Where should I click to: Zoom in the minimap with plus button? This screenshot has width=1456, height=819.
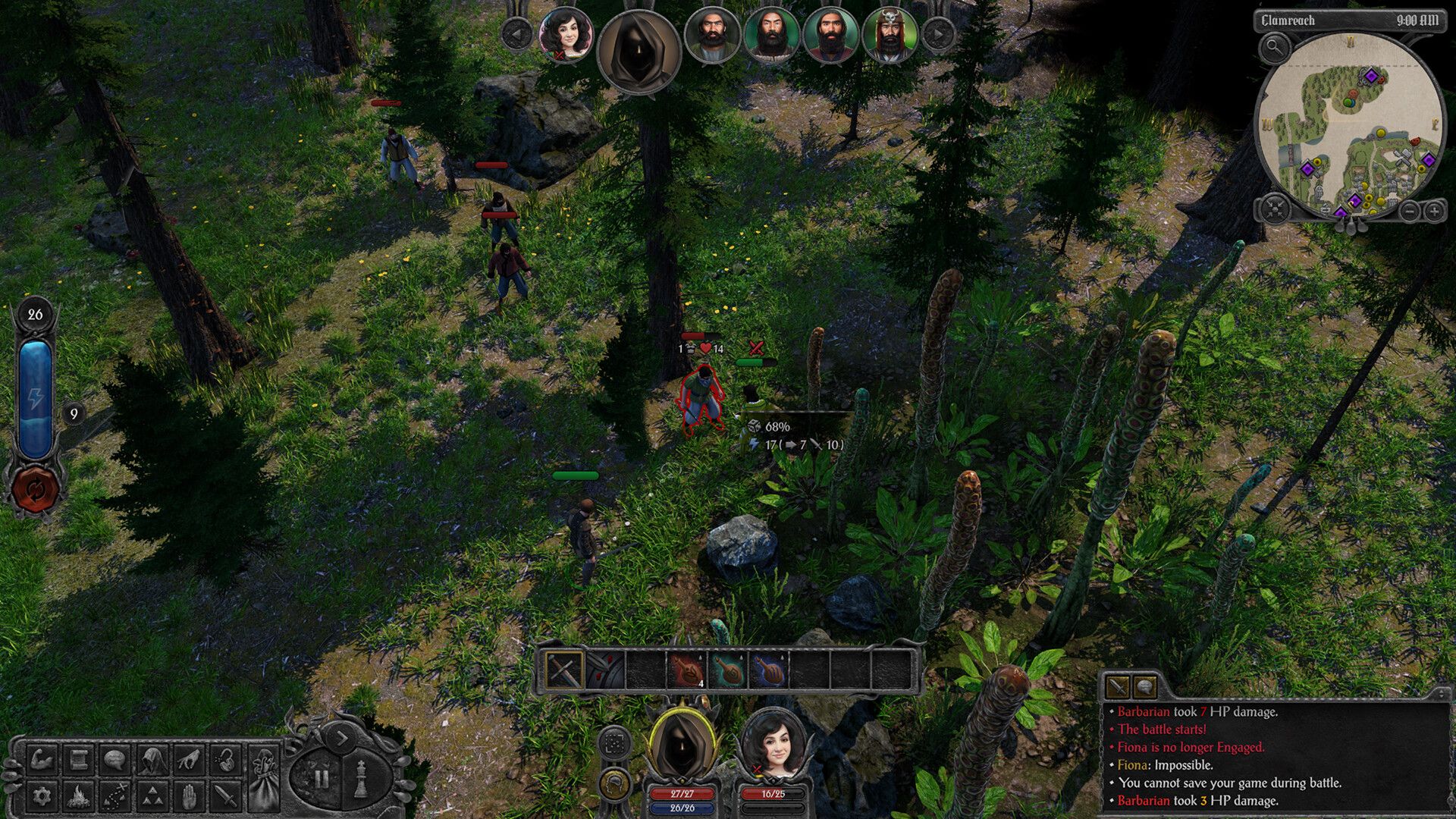pos(1434,212)
